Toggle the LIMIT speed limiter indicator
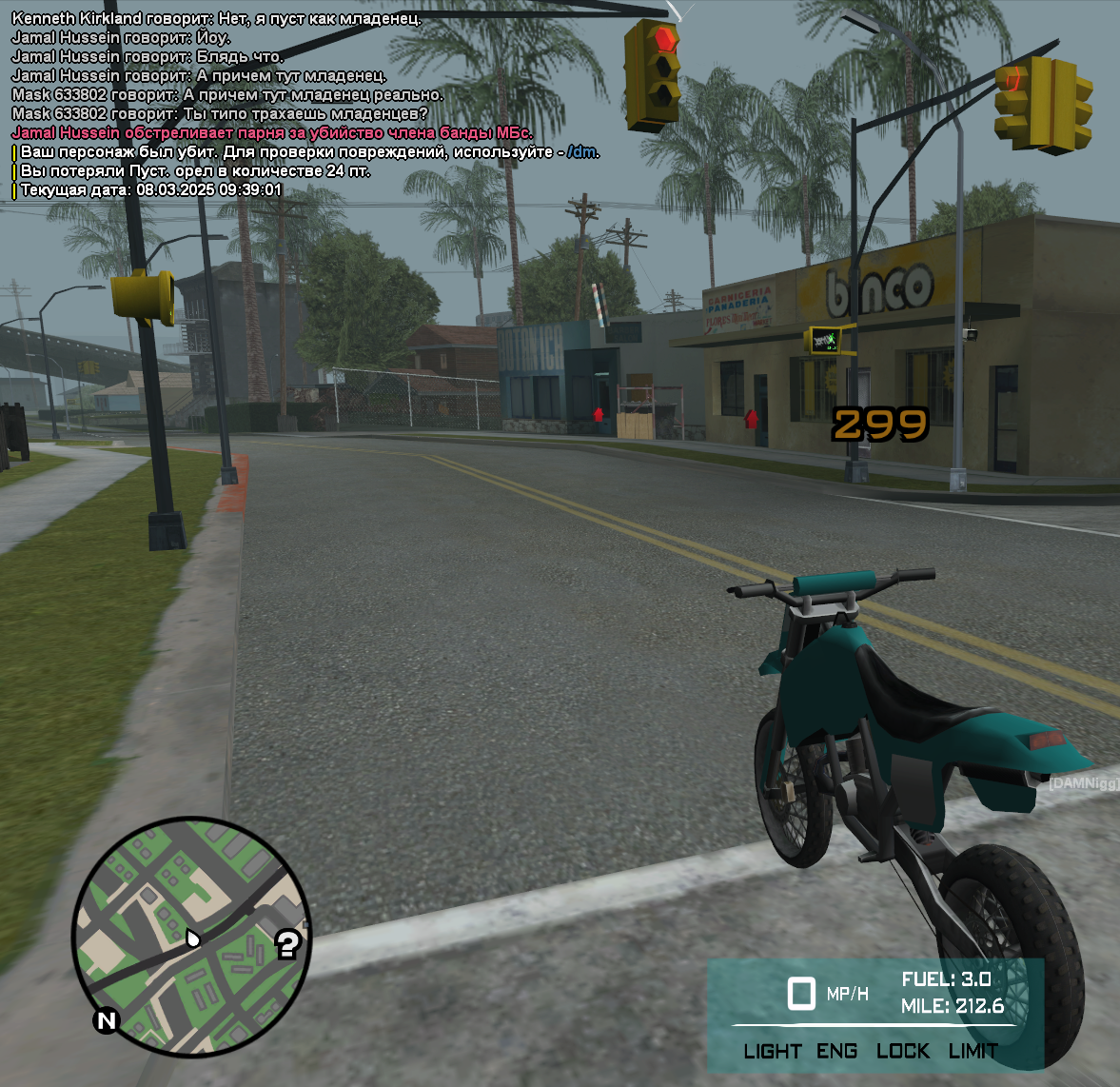Image resolution: width=1120 pixels, height=1087 pixels. pyautogui.click(x=973, y=1051)
